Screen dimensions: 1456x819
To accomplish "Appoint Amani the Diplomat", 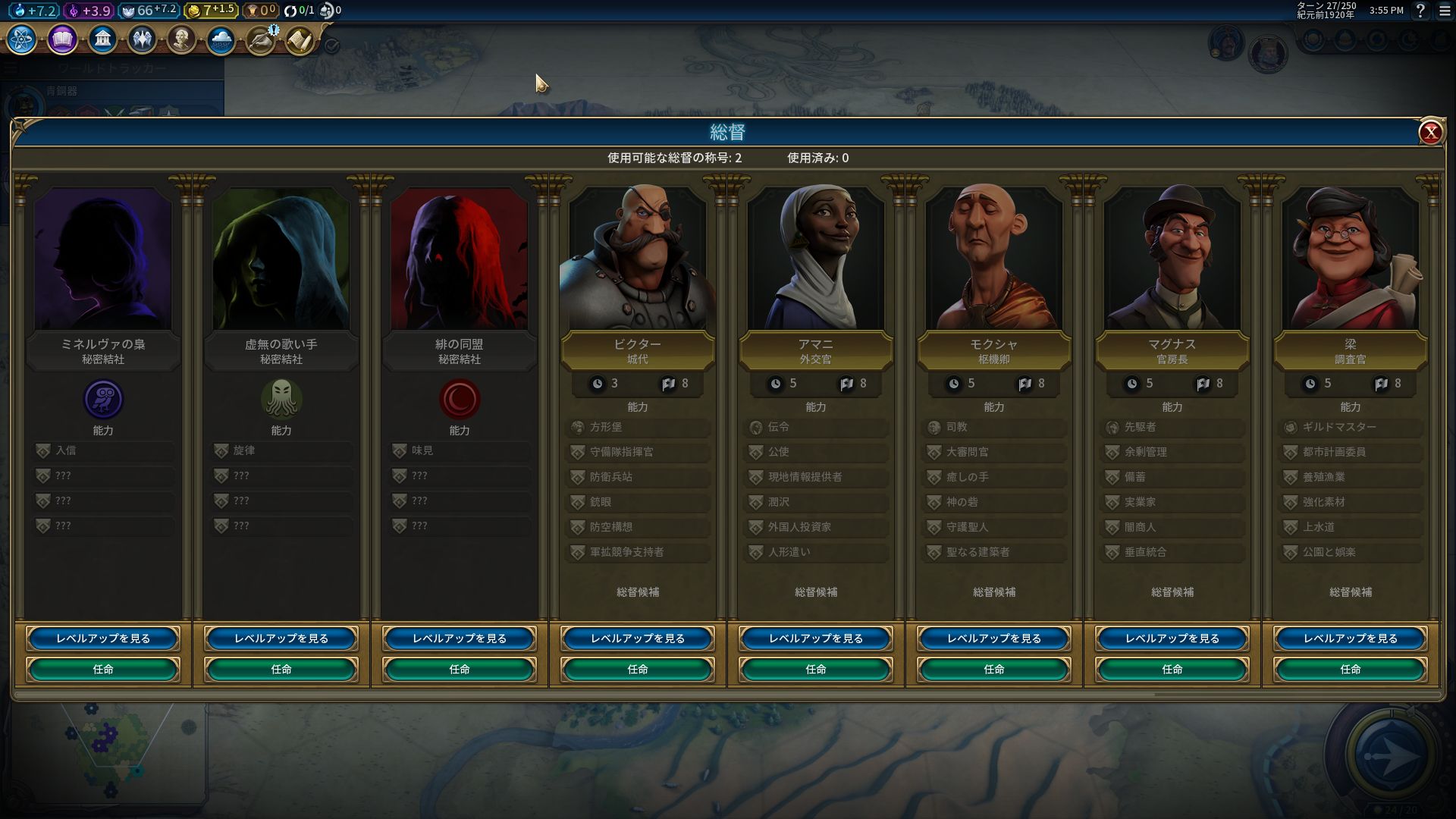I will coord(815,669).
